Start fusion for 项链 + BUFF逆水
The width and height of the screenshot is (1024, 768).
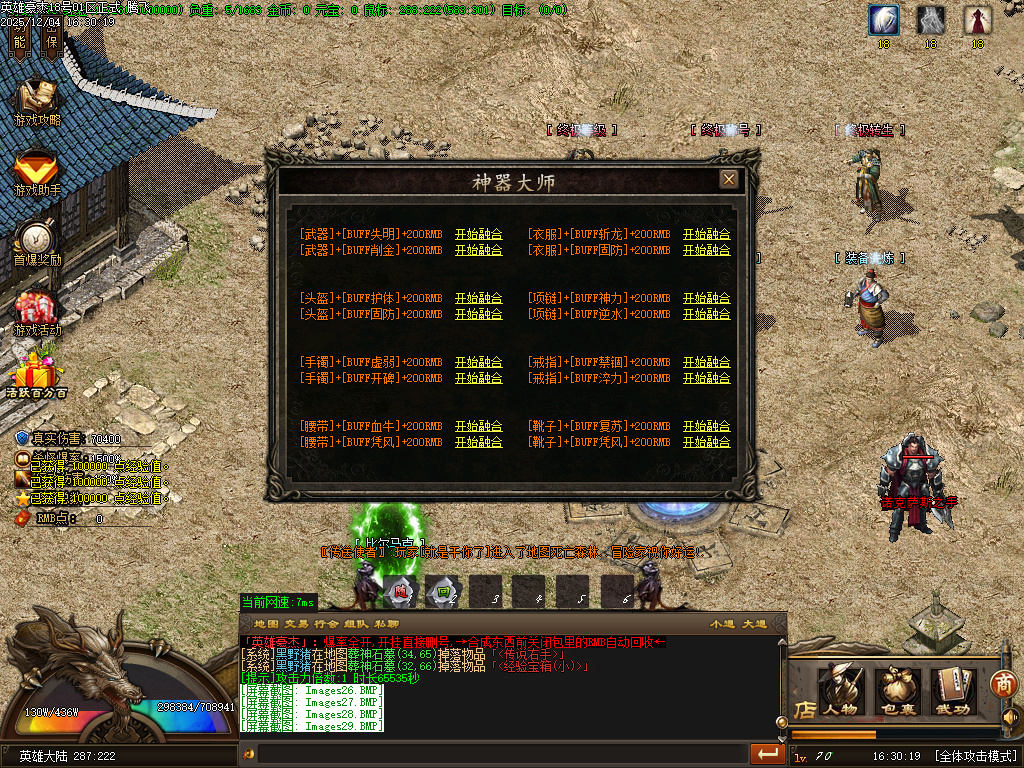tap(706, 314)
